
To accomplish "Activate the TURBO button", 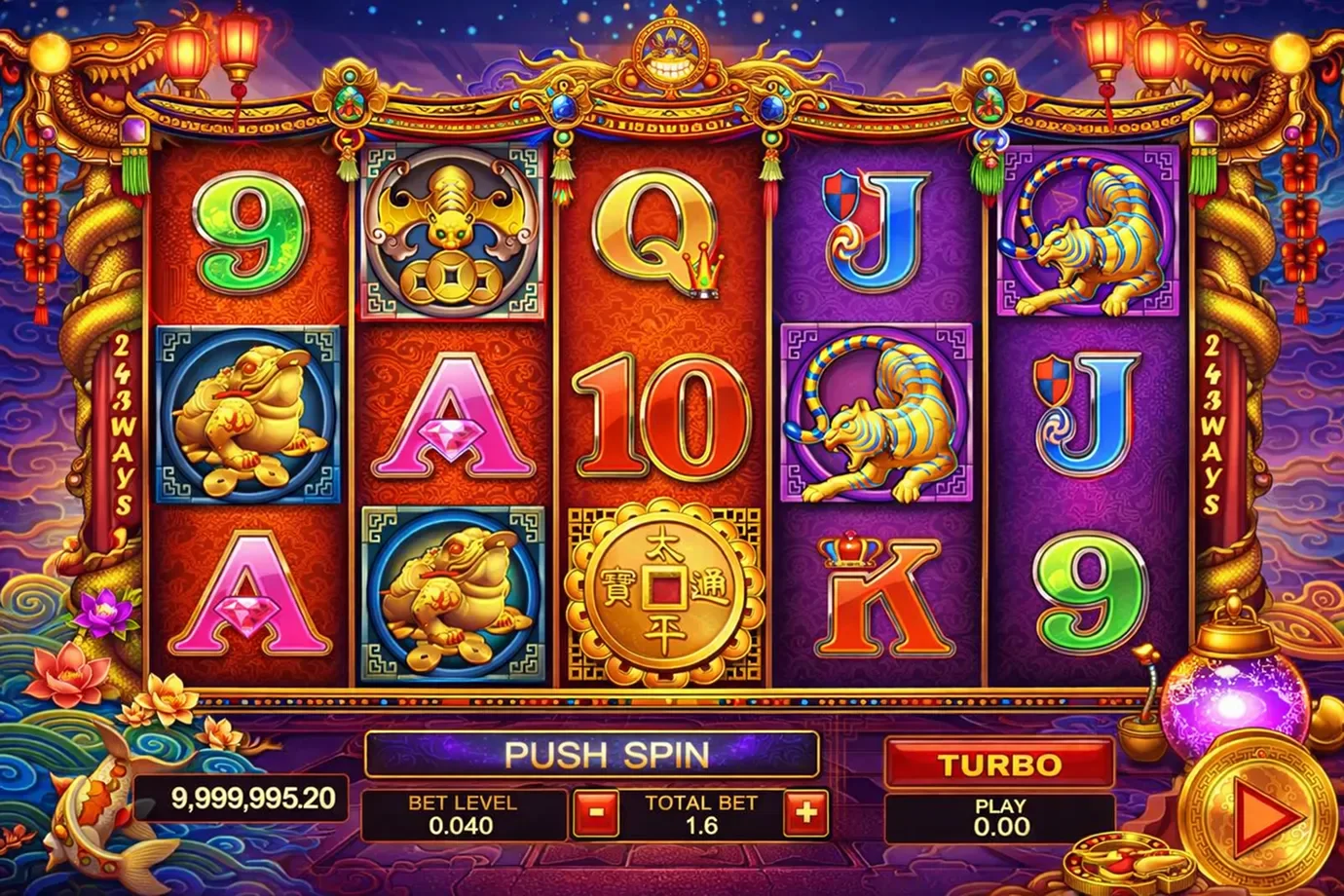I will [999, 763].
